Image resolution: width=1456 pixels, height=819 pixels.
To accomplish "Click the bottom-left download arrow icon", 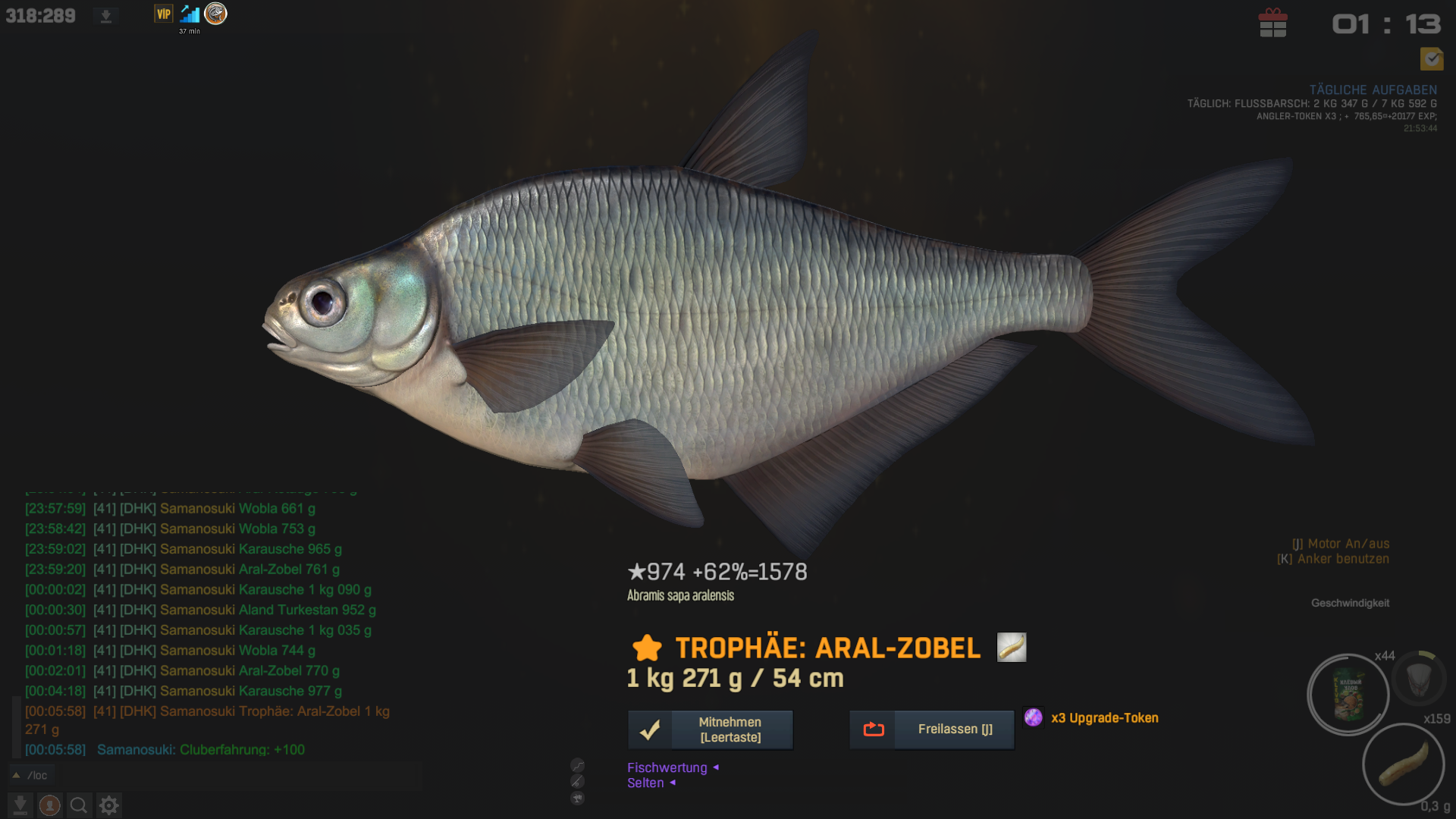I will (20, 805).
